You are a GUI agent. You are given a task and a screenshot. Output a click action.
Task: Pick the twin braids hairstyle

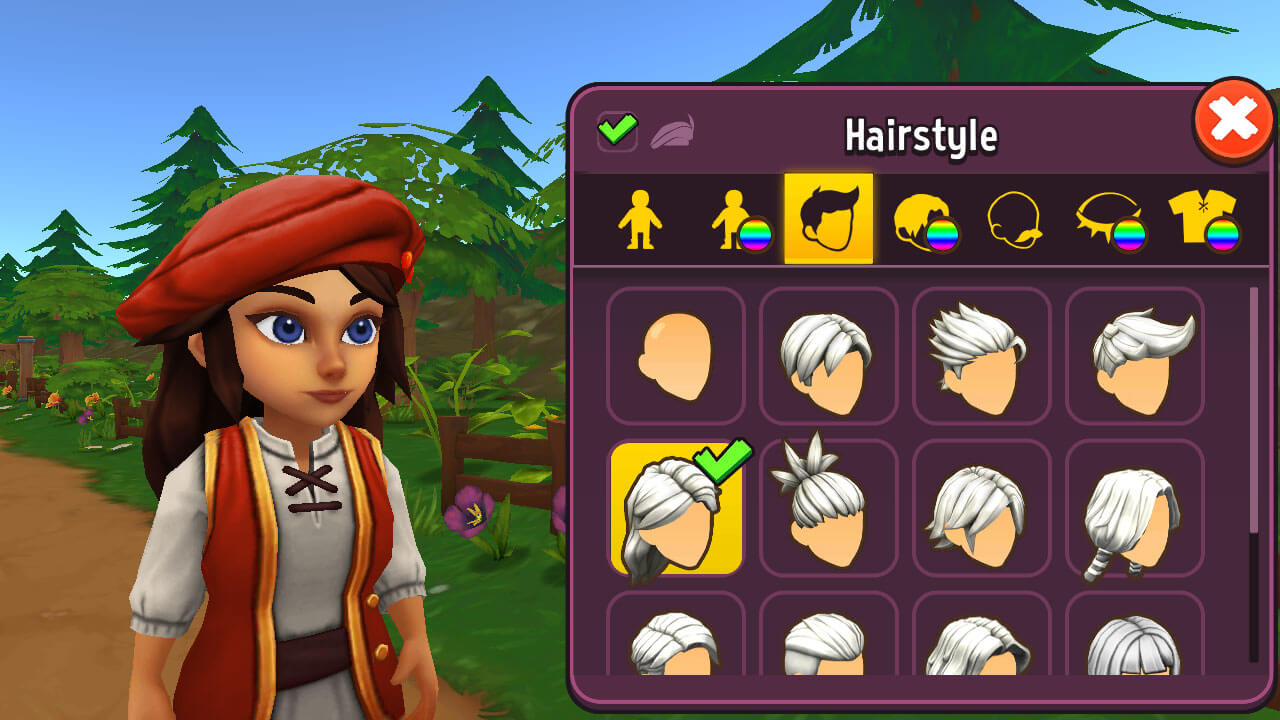tap(1135, 509)
